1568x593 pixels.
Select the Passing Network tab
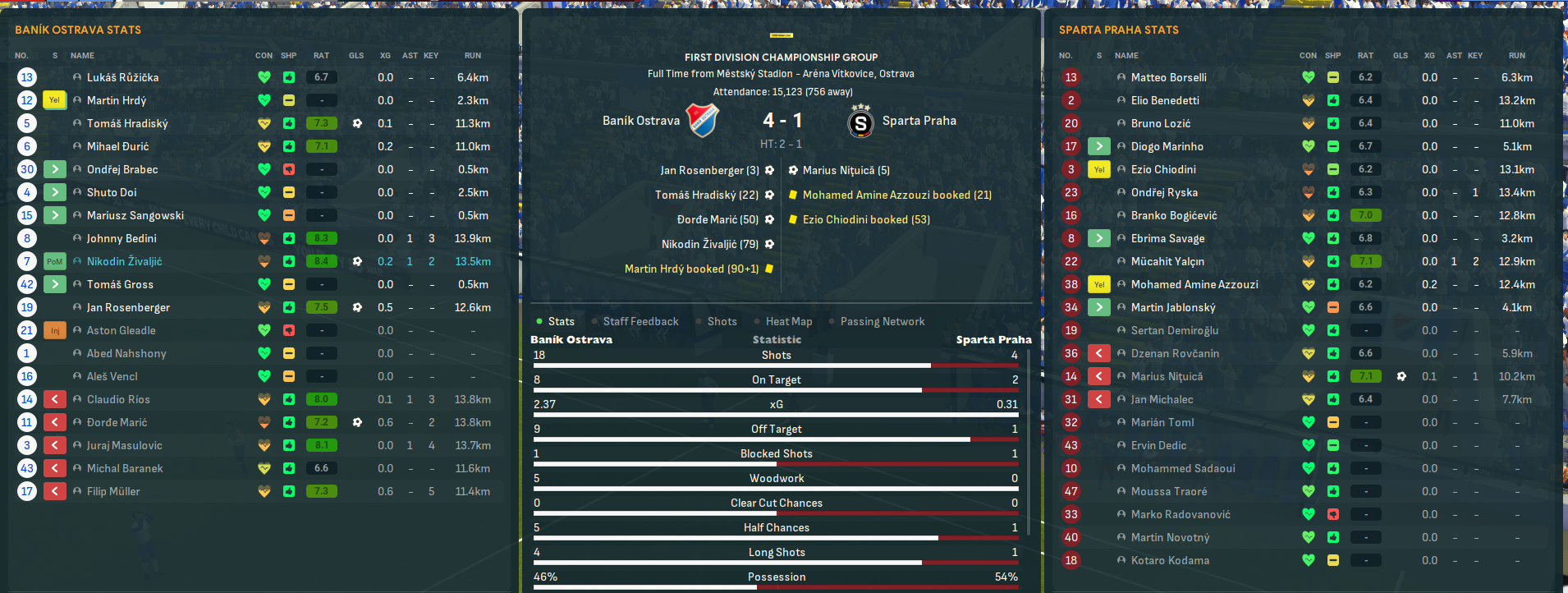point(882,321)
